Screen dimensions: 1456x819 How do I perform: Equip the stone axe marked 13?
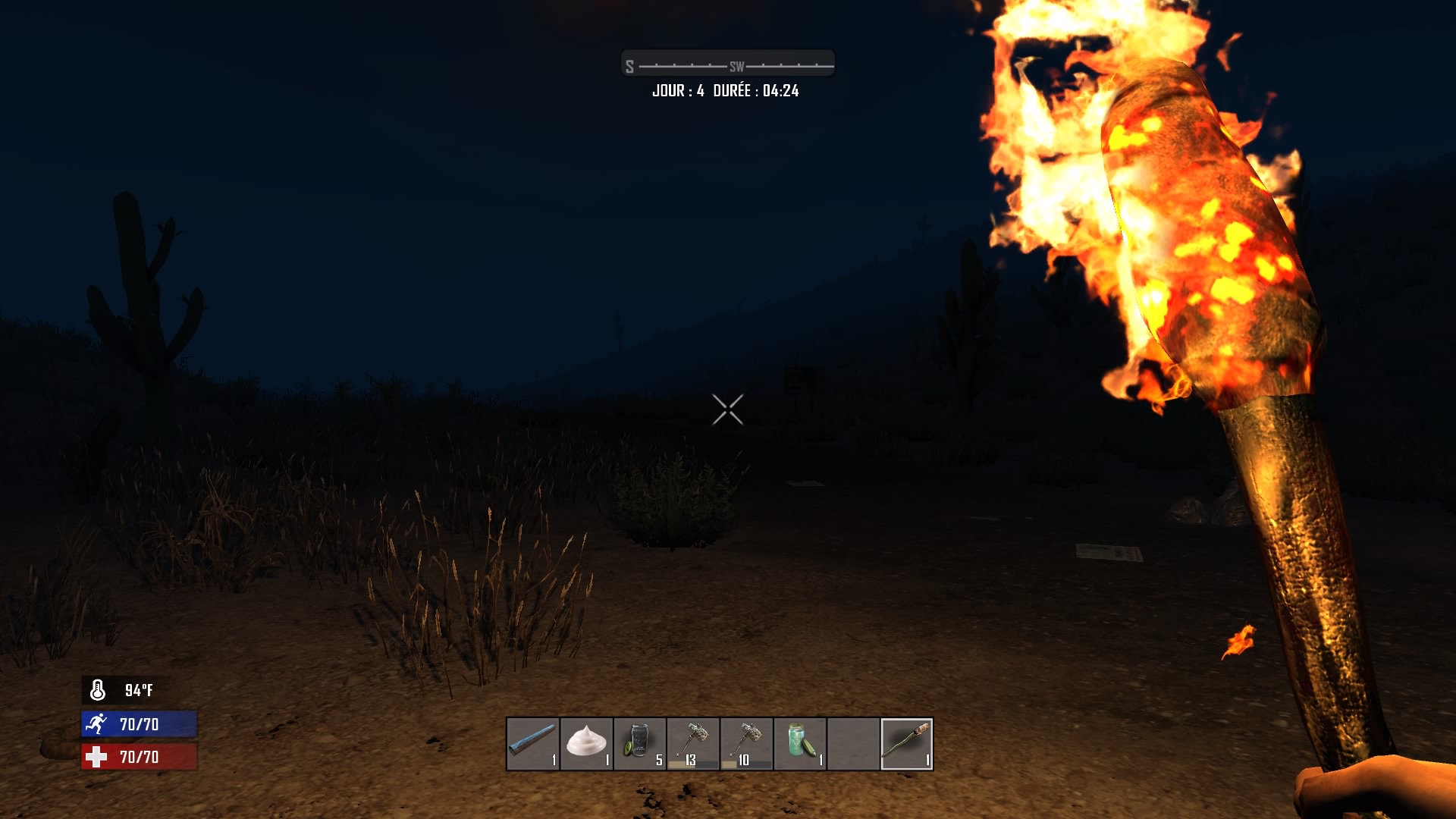pyautogui.click(x=693, y=743)
